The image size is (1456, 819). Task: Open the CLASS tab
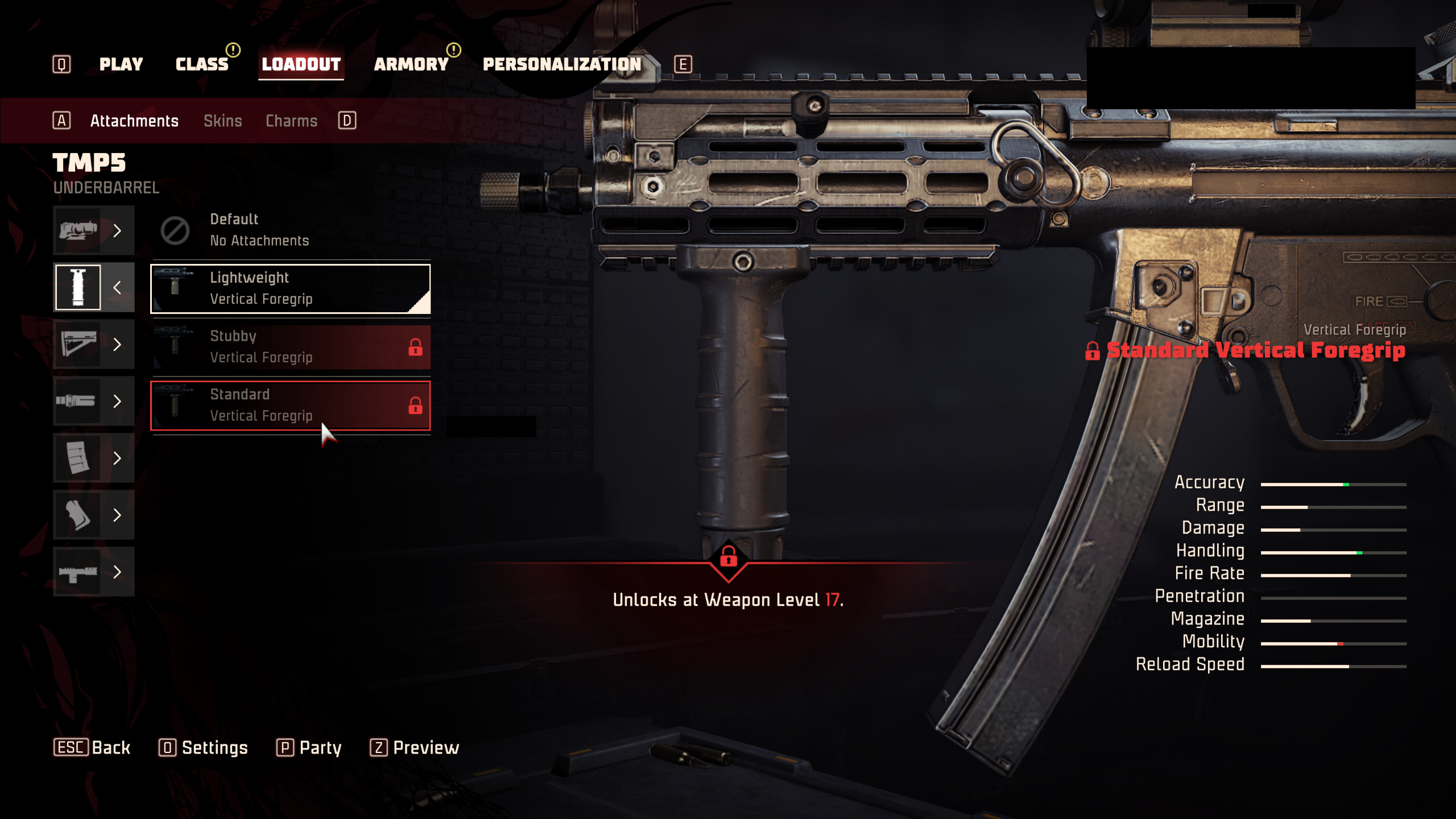202,64
